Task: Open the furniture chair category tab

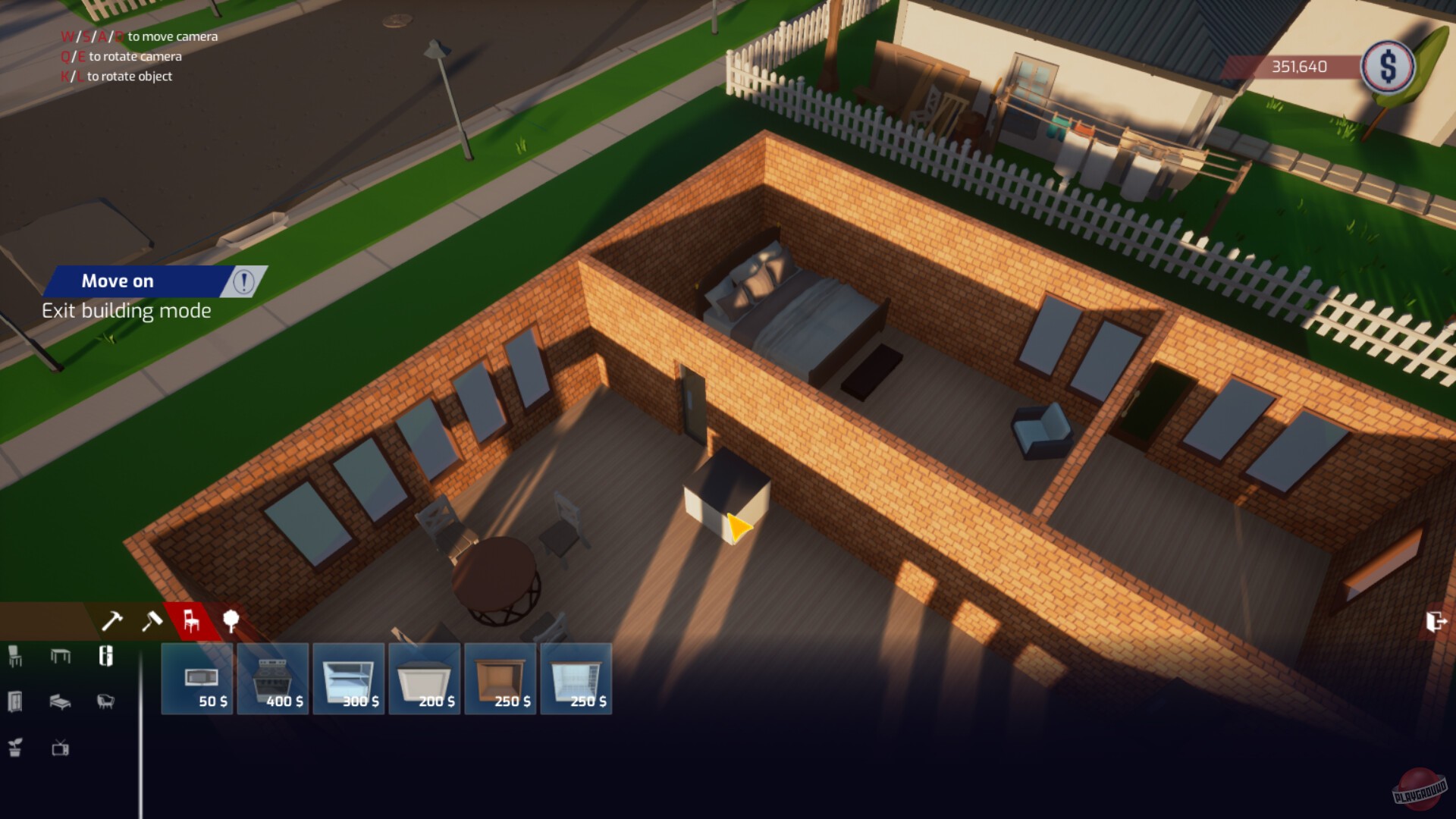Action: pyautogui.click(x=193, y=620)
